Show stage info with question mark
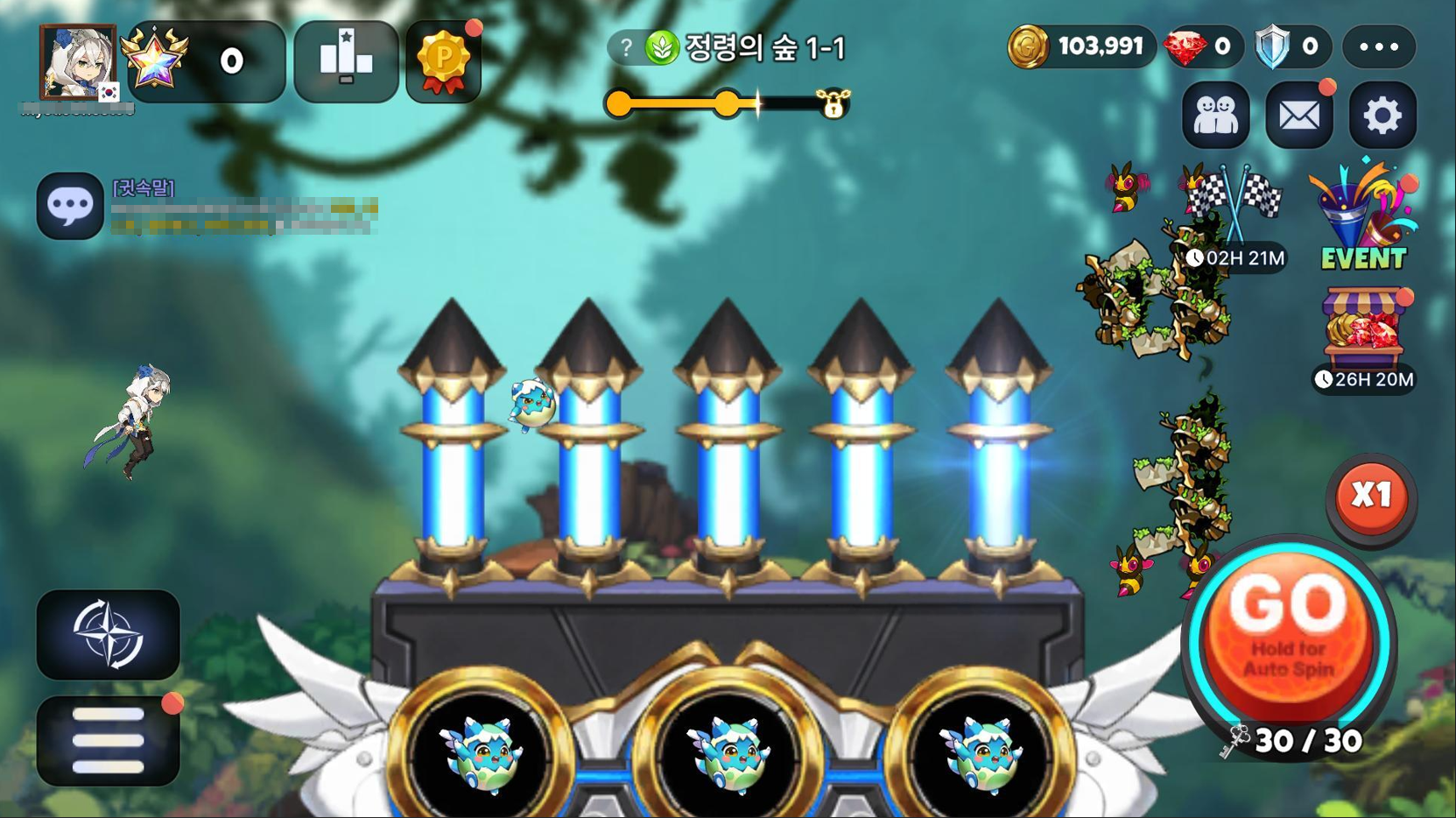 point(625,47)
